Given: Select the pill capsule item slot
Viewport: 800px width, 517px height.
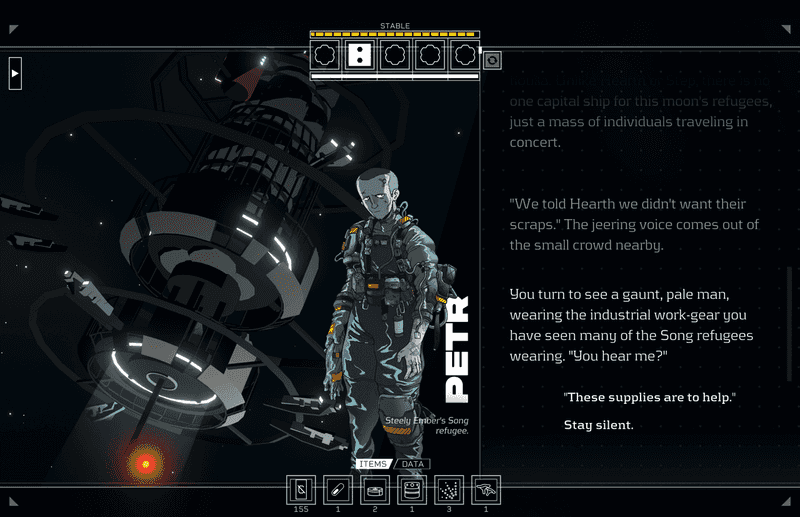Looking at the screenshot, I should (x=338, y=489).
